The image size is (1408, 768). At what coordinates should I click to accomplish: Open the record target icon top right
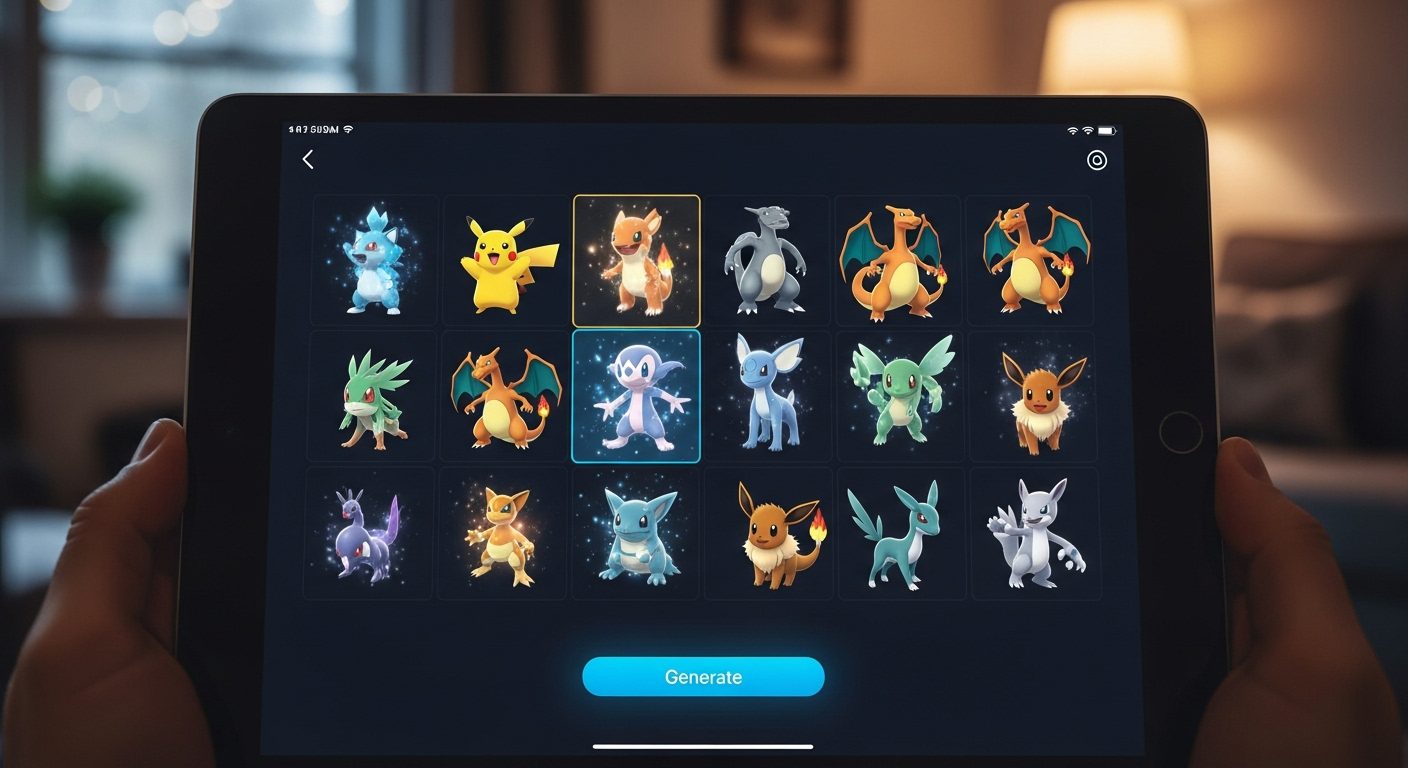1095,158
